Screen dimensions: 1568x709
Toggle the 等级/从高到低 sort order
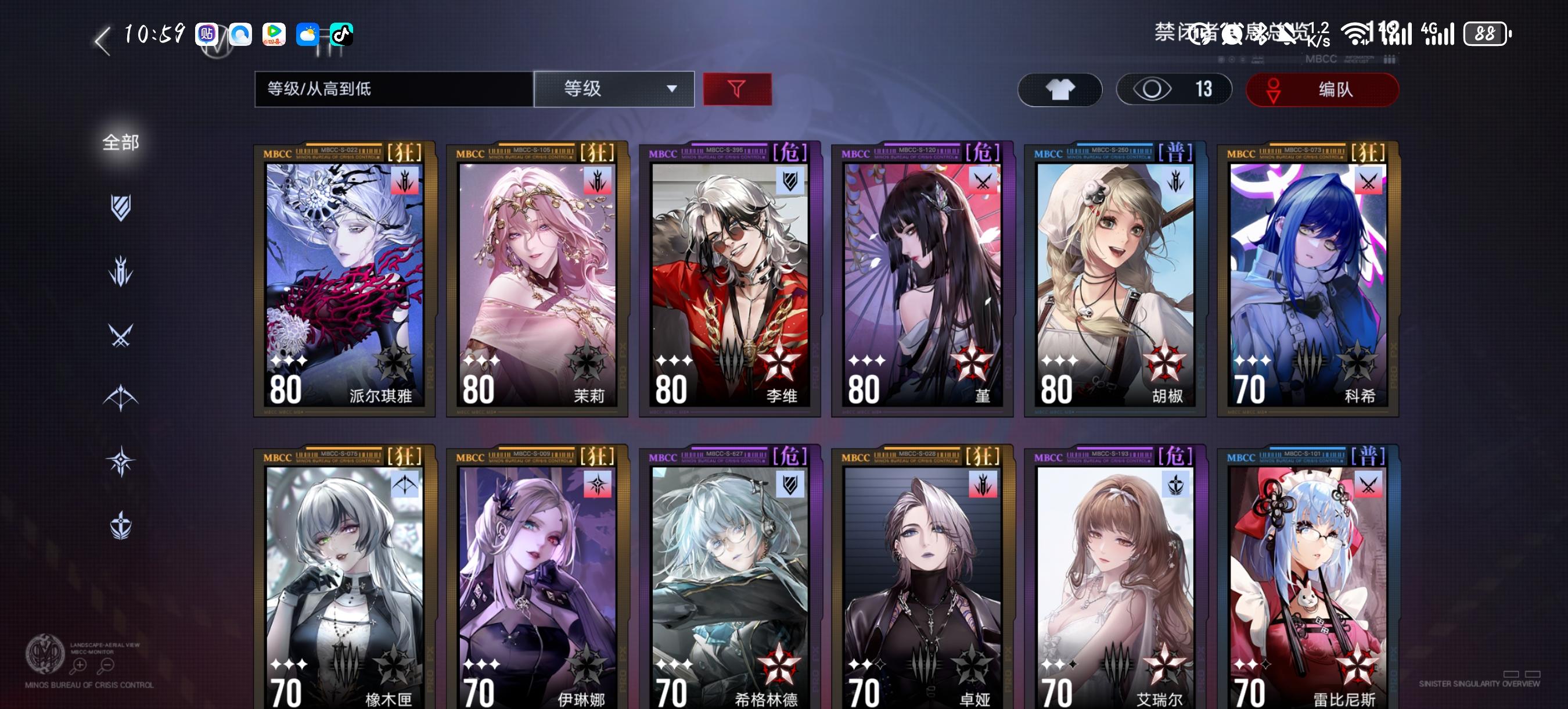click(x=393, y=89)
